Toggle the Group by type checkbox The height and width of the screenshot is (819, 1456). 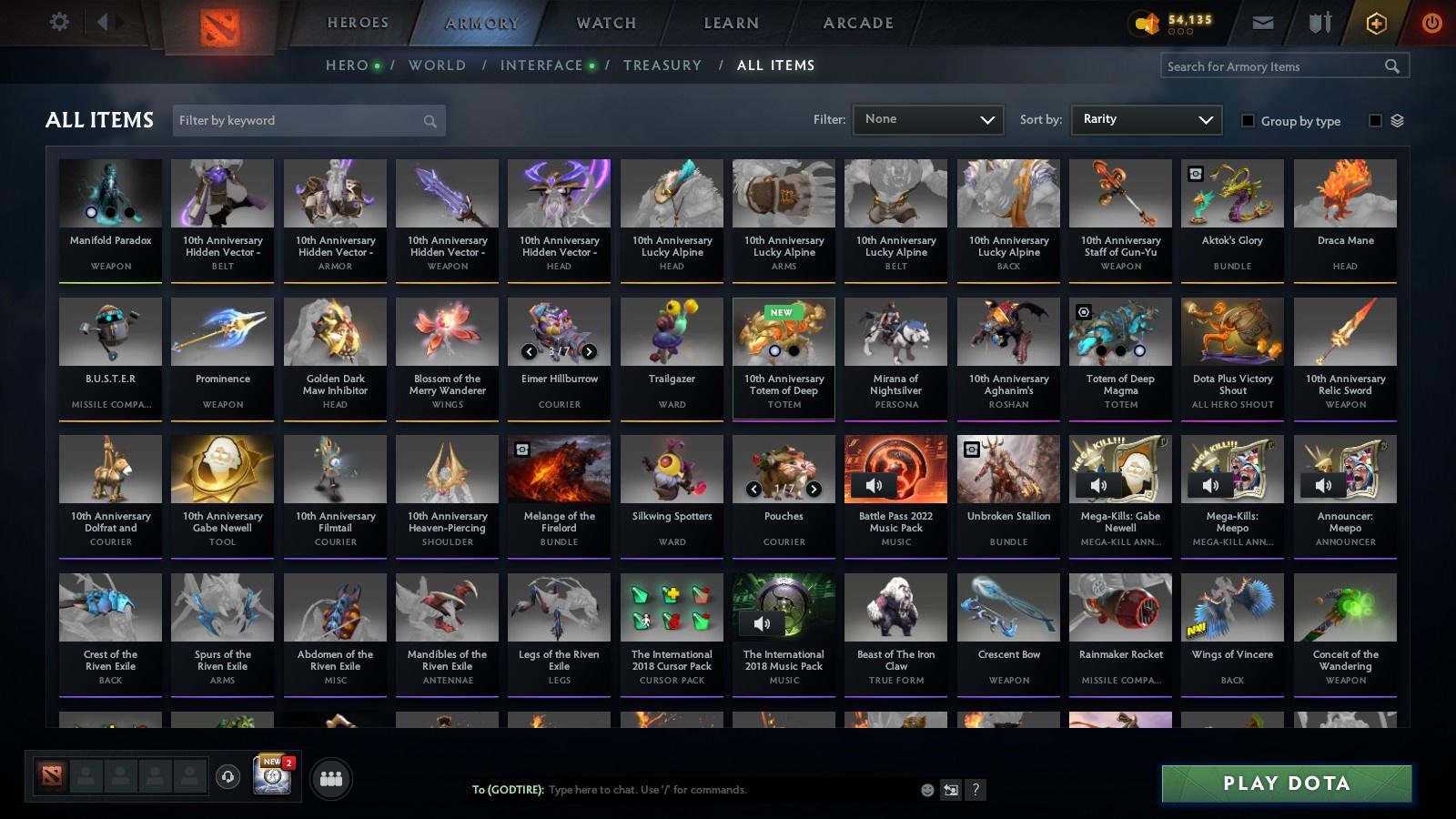[x=1249, y=121]
